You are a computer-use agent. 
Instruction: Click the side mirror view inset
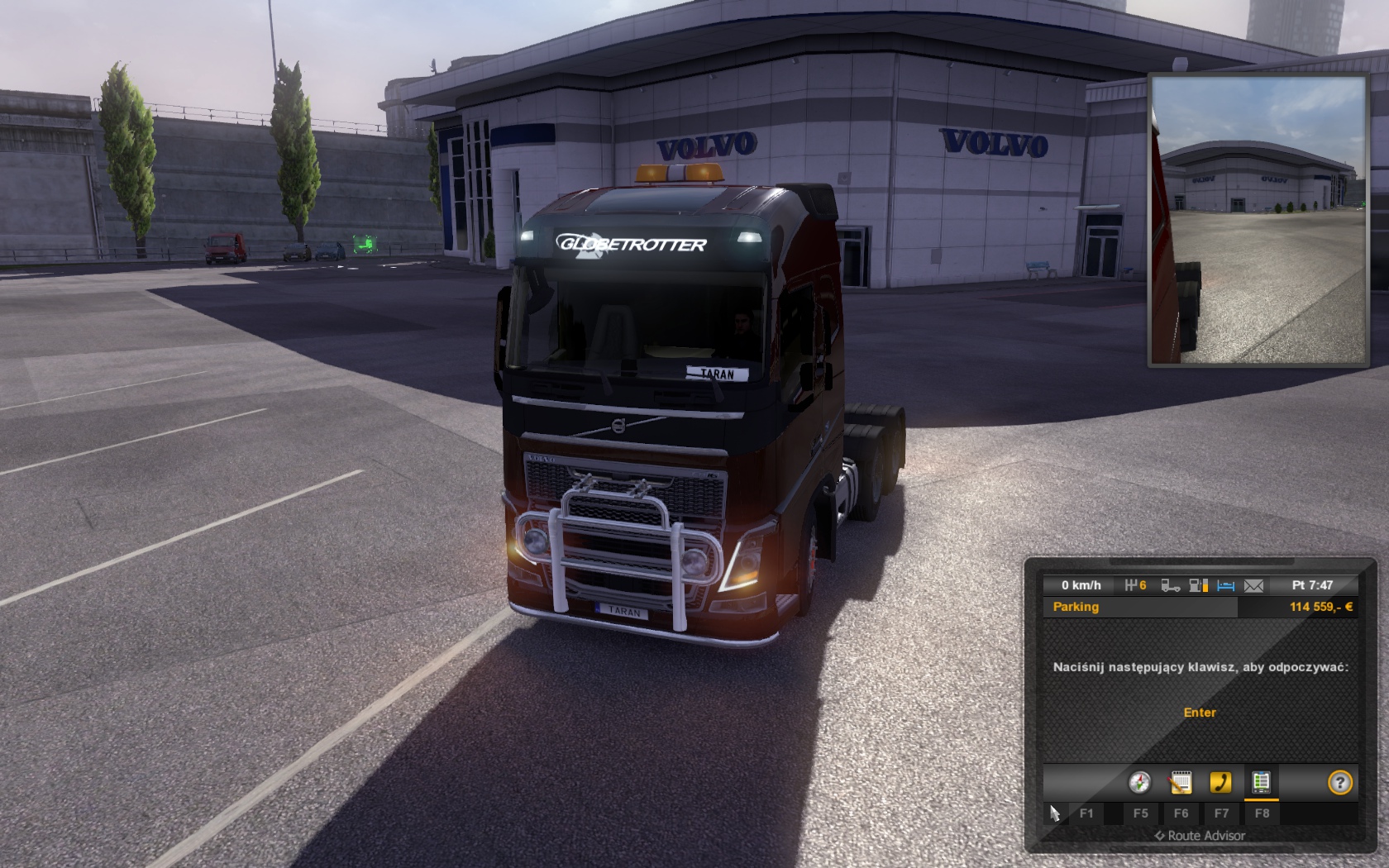coord(1258,221)
